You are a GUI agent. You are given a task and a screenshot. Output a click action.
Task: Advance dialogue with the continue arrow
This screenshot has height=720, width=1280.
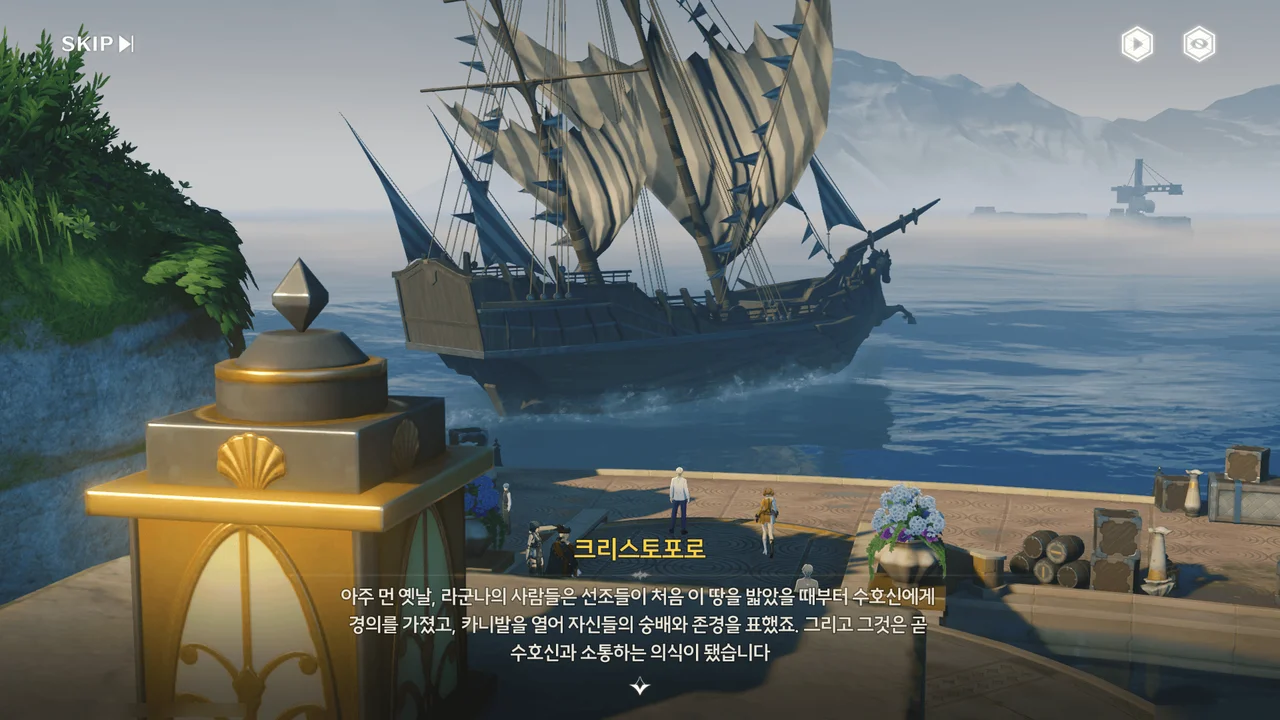click(640, 686)
